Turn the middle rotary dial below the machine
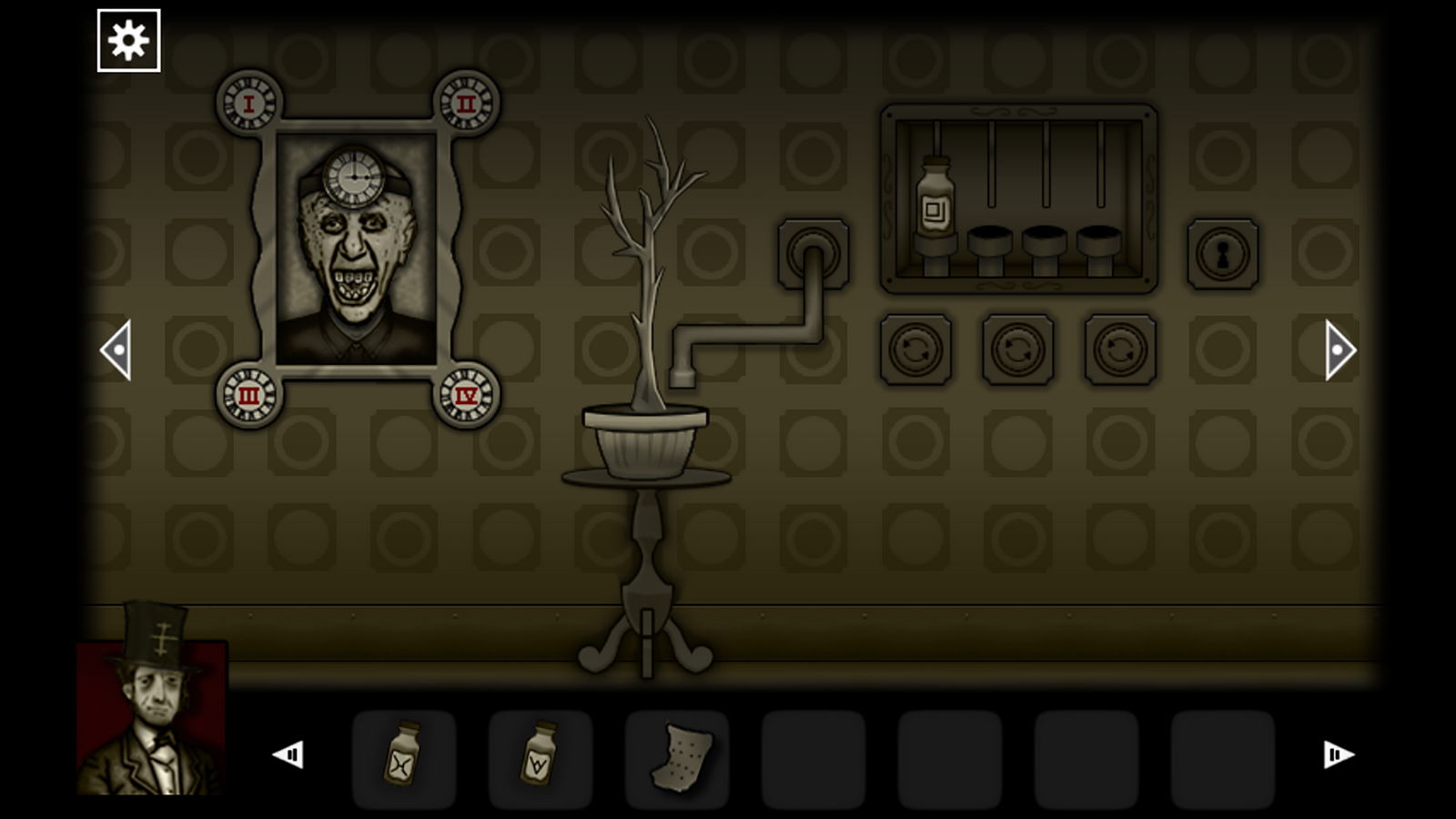This screenshot has height=819, width=1456. [x=1015, y=350]
